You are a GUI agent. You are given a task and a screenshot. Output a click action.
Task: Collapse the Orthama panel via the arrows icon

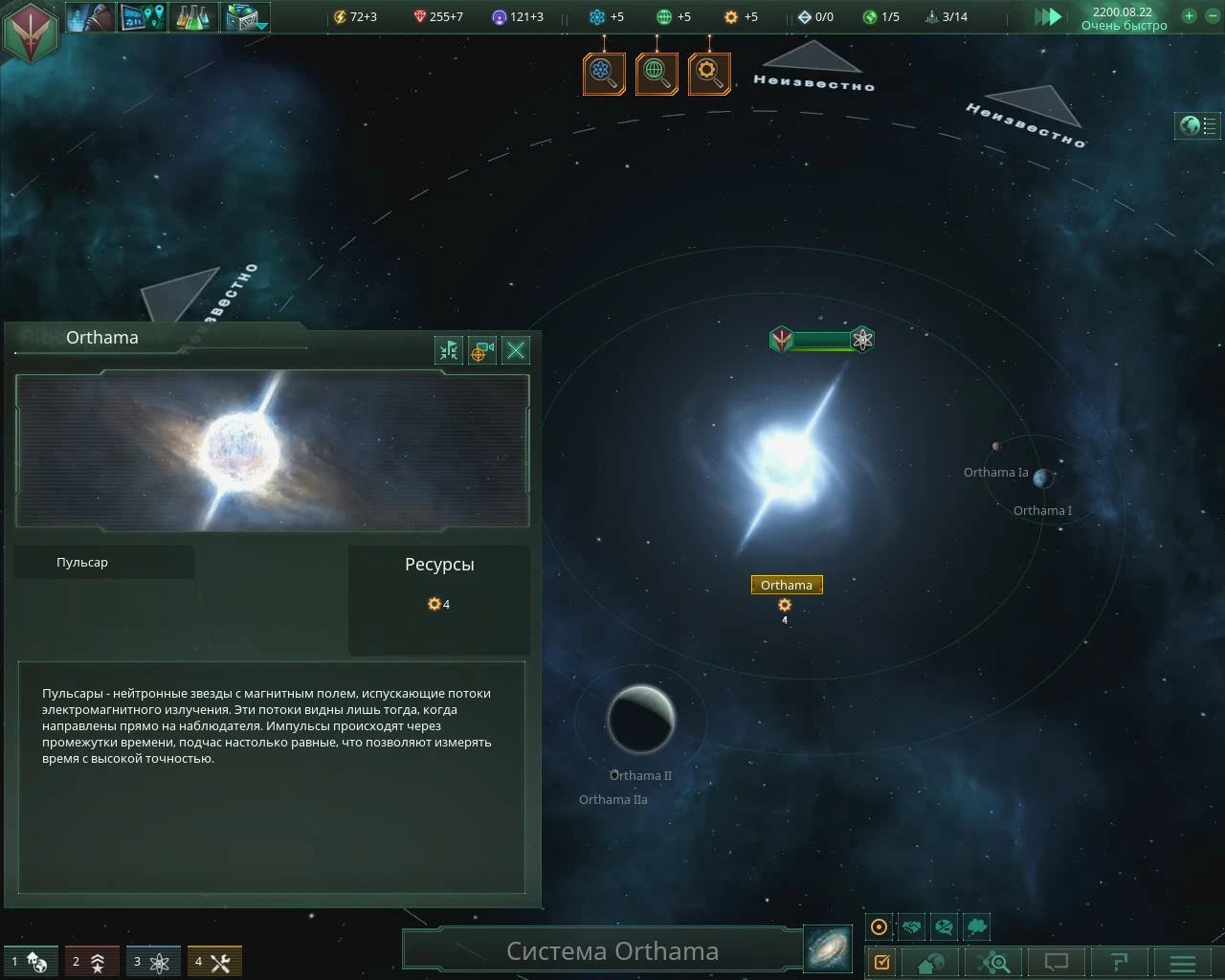tap(448, 350)
